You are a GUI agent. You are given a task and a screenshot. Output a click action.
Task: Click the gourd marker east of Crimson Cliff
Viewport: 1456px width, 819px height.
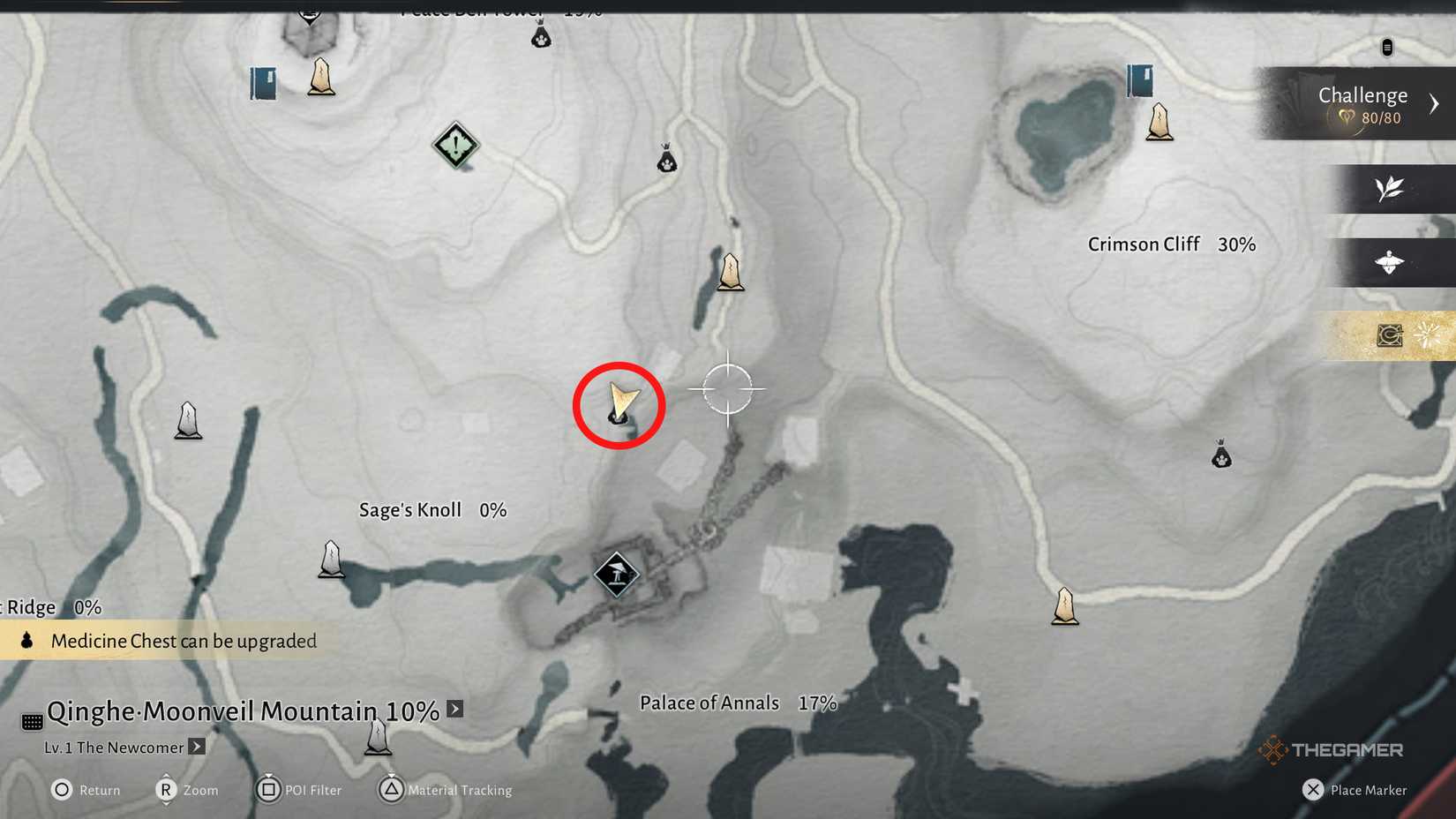click(1220, 456)
